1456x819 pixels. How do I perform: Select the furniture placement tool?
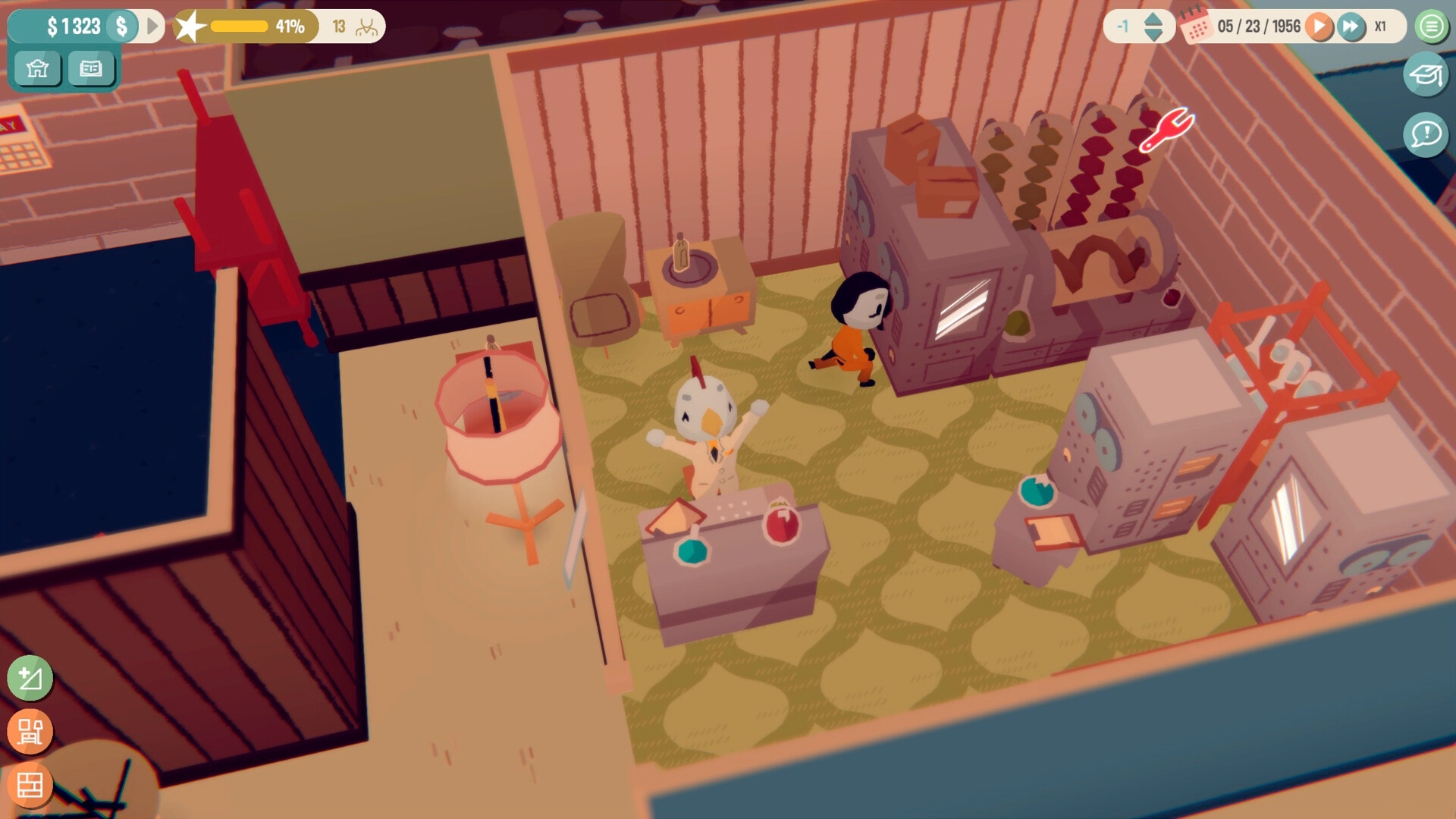29,731
